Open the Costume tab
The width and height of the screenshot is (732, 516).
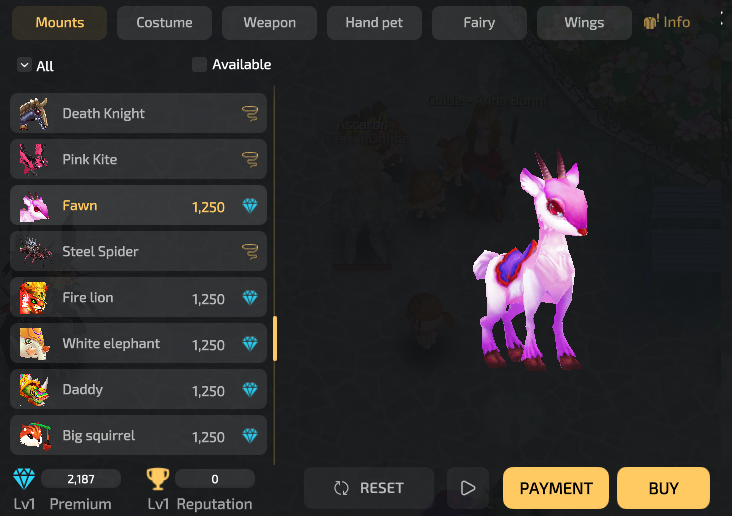pos(164,23)
